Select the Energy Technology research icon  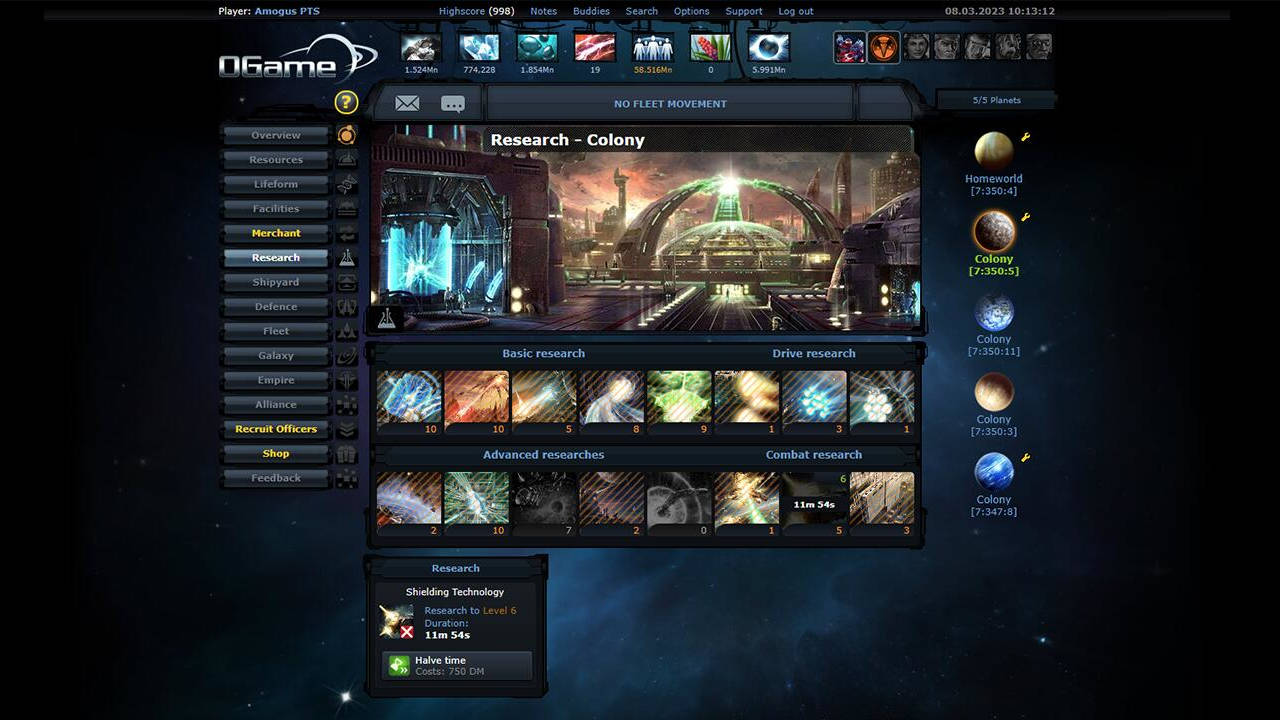(x=409, y=397)
